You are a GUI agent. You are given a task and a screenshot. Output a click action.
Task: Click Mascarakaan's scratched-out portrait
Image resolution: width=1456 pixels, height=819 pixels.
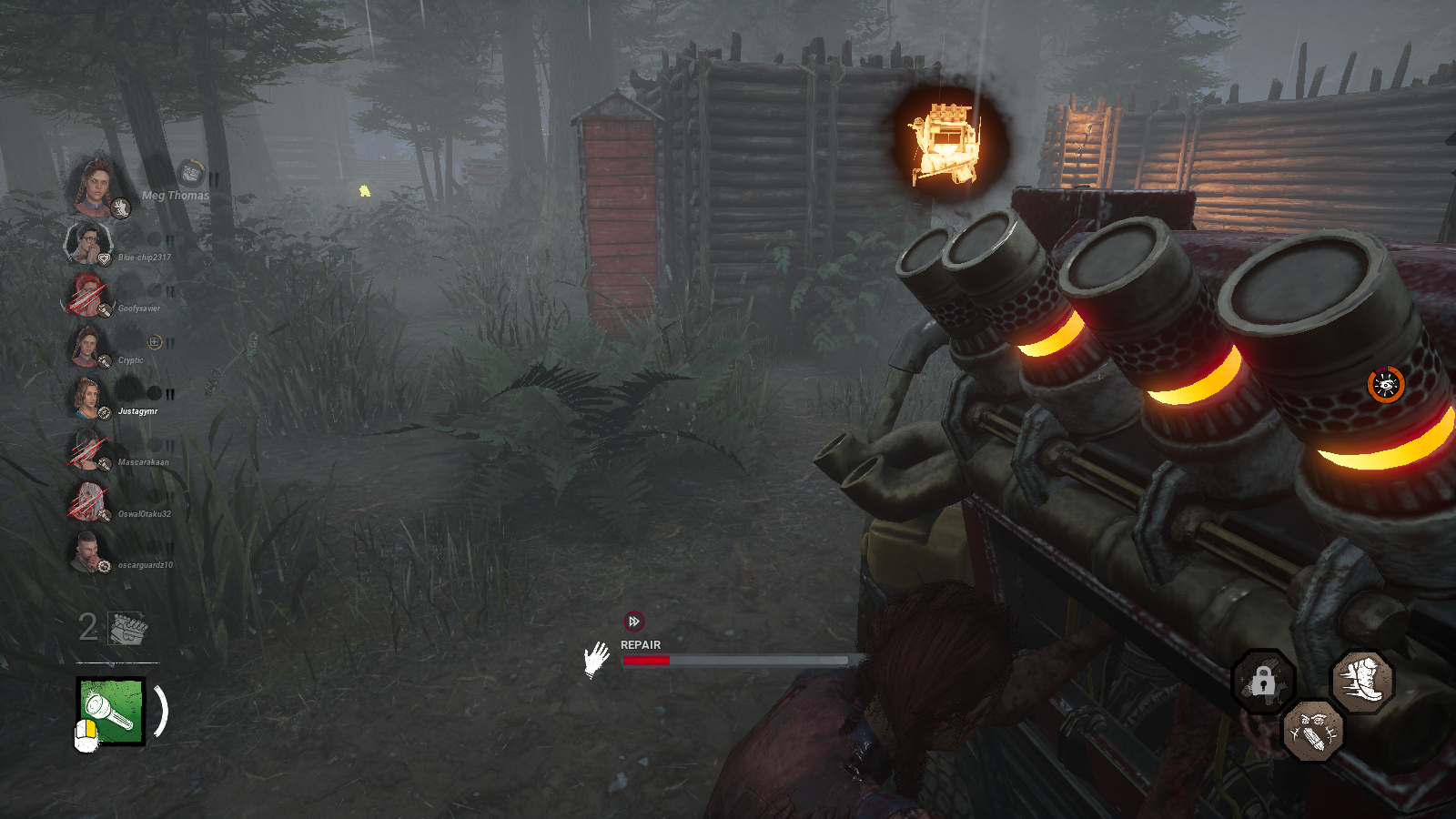[86, 449]
